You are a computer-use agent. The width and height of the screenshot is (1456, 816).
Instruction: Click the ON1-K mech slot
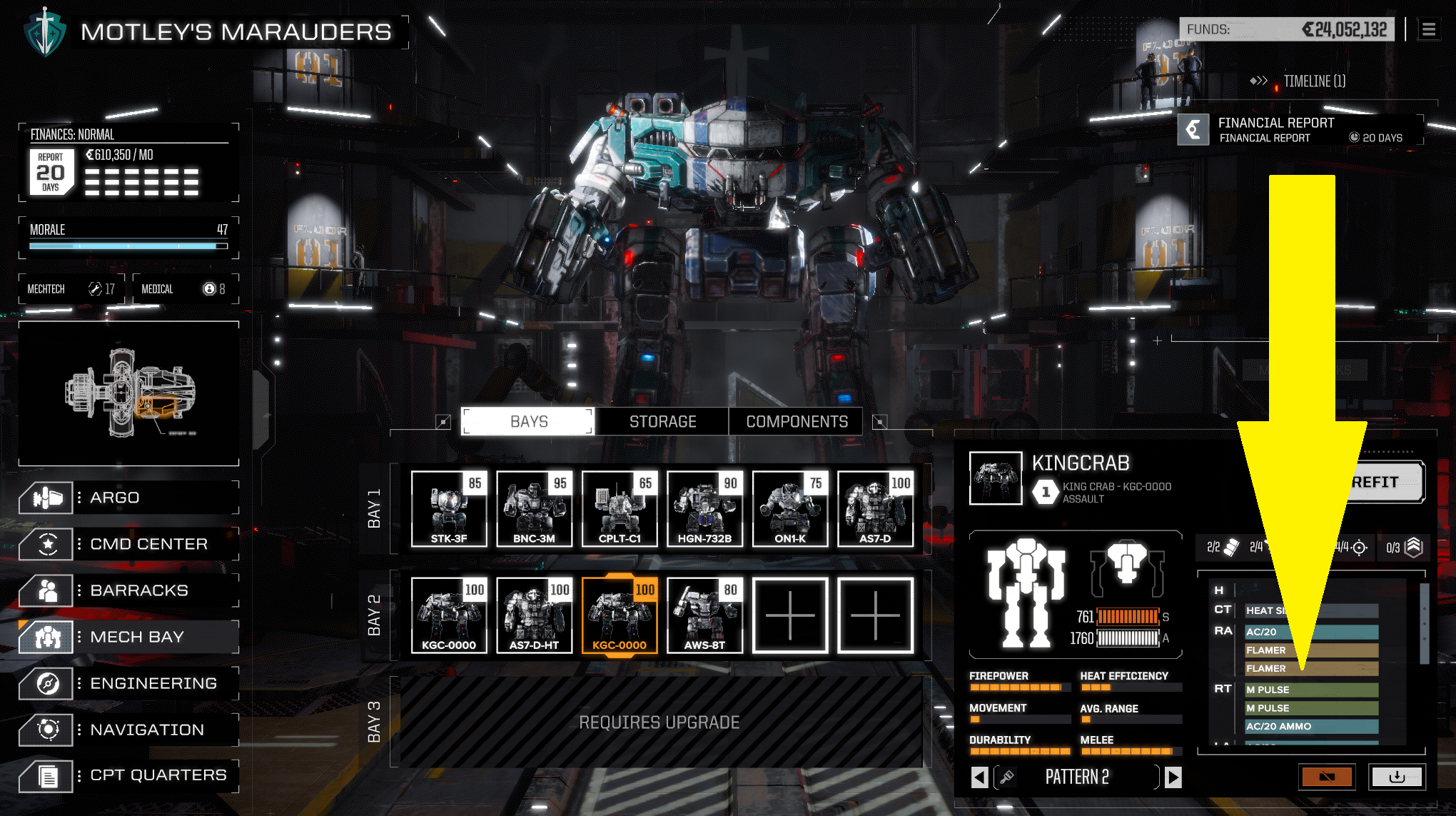(790, 509)
